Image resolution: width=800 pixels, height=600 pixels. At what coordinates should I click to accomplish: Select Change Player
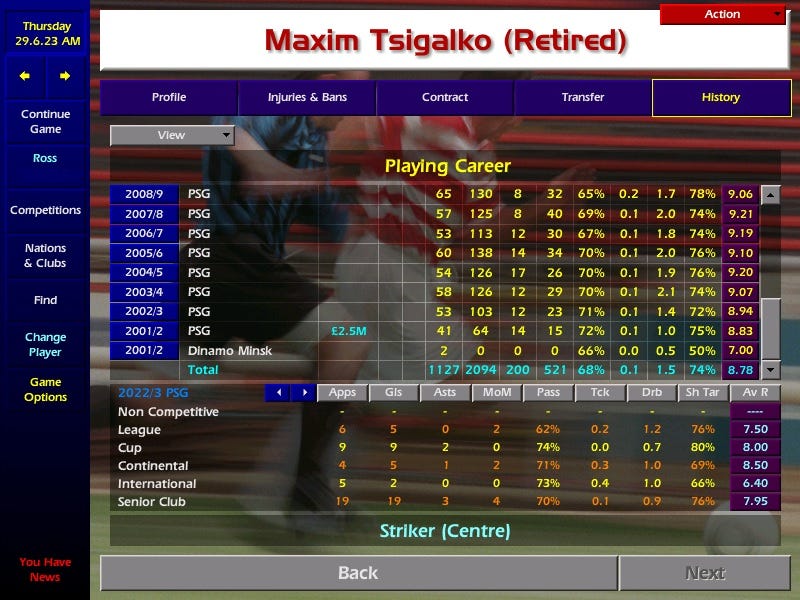tap(45, 345)
